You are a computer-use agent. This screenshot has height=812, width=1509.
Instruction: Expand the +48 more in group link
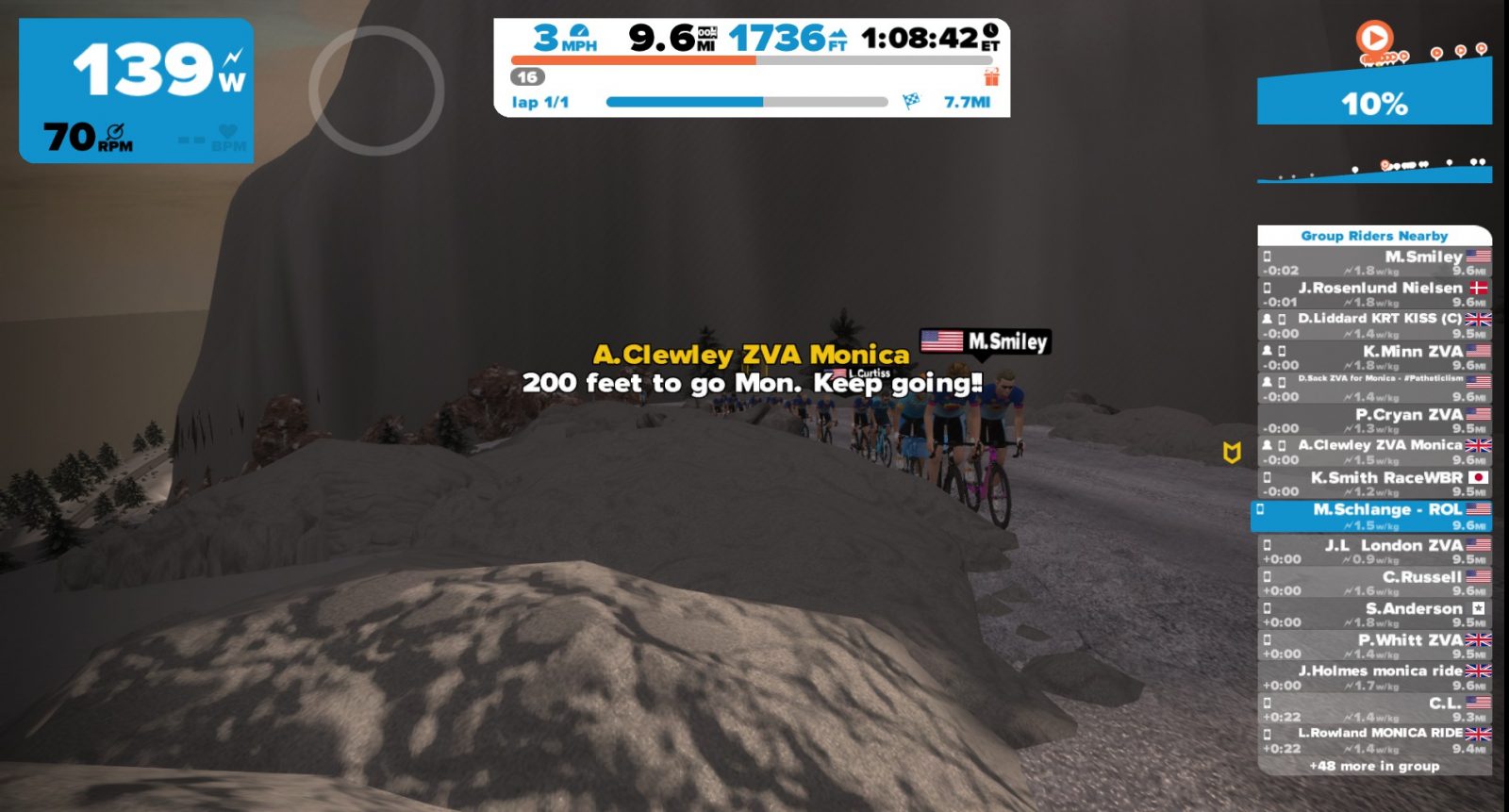[1374, 766]
